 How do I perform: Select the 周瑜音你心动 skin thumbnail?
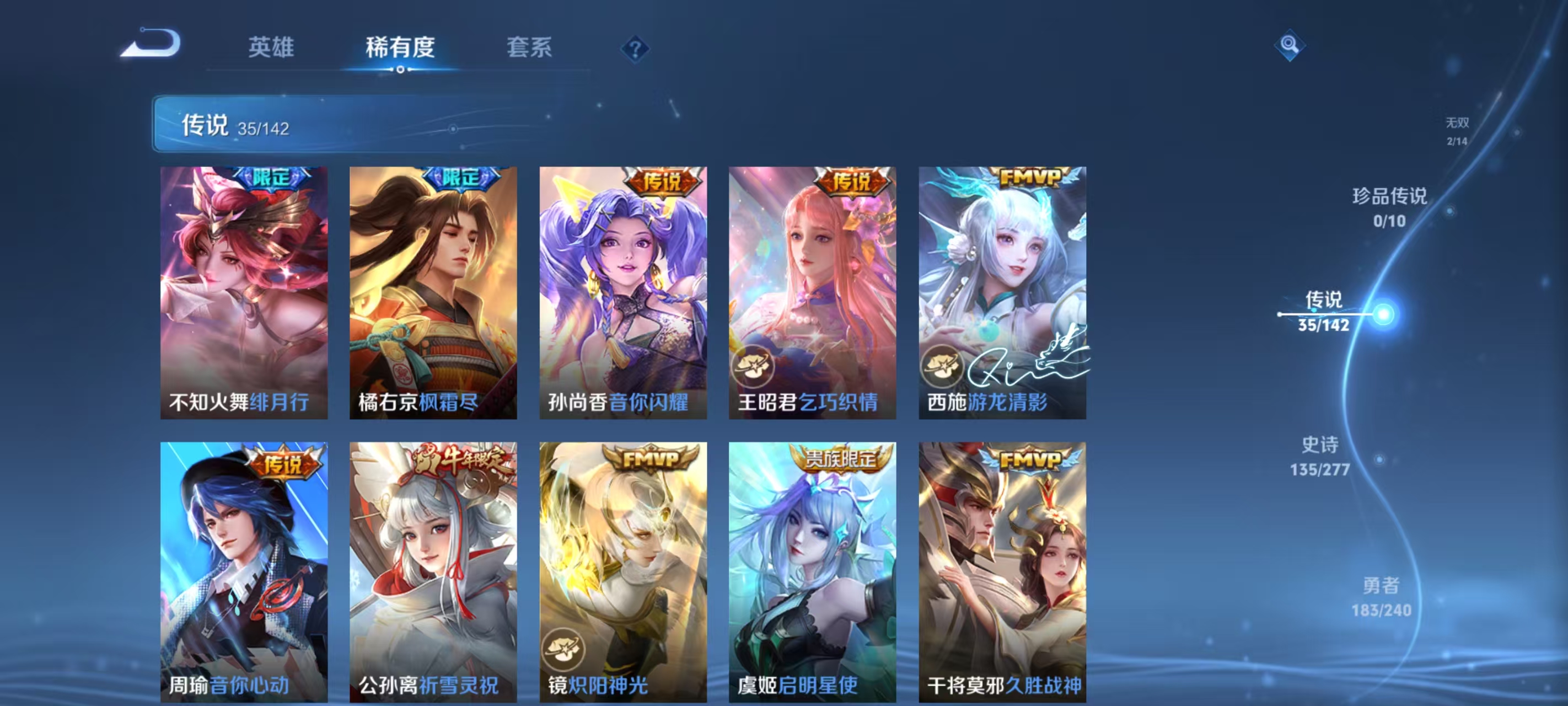(244, 566)
